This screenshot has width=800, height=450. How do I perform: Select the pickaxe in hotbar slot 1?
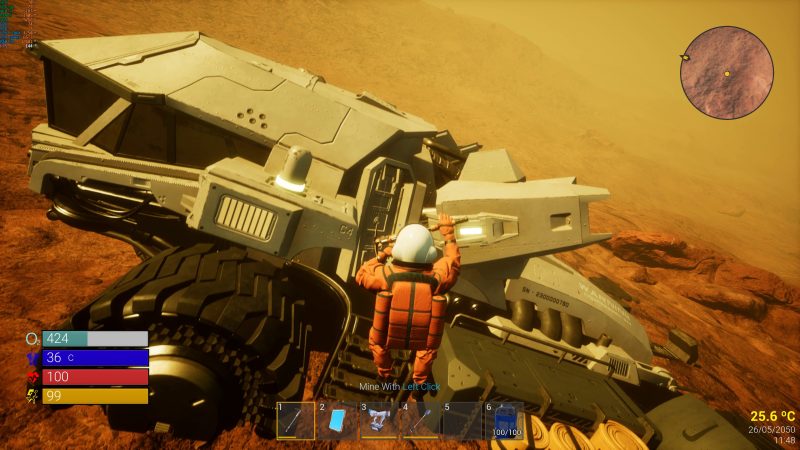click(x=295, y=420)
